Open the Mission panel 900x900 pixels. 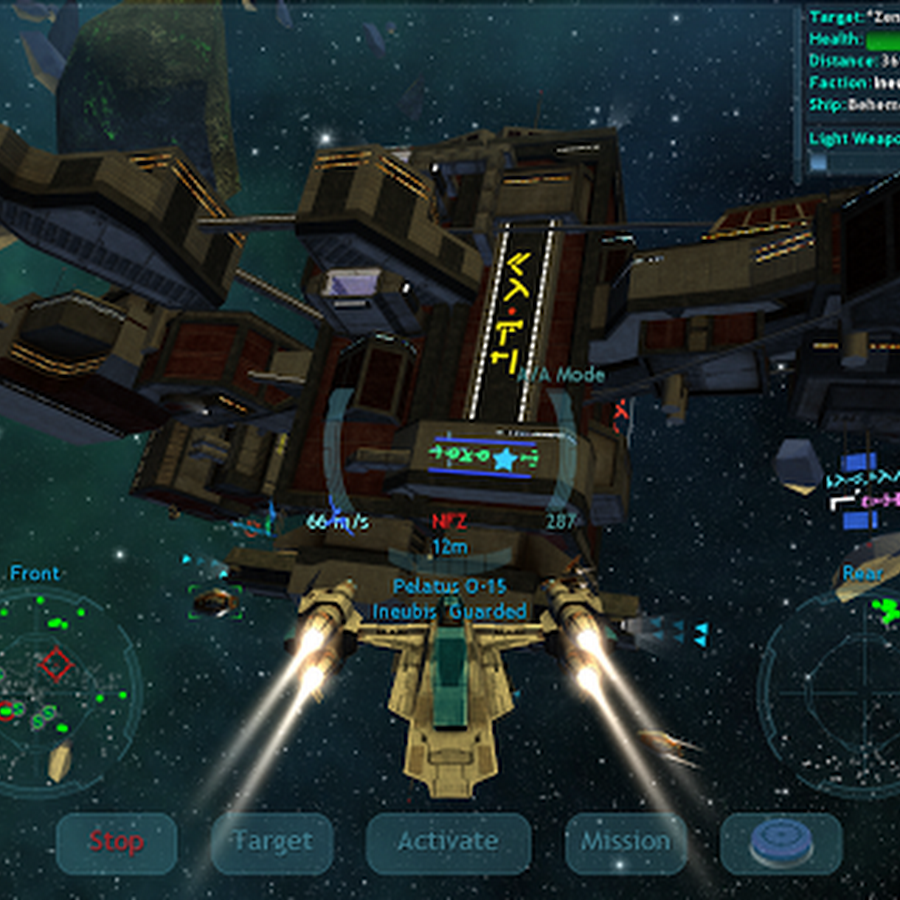coord(625,843)
